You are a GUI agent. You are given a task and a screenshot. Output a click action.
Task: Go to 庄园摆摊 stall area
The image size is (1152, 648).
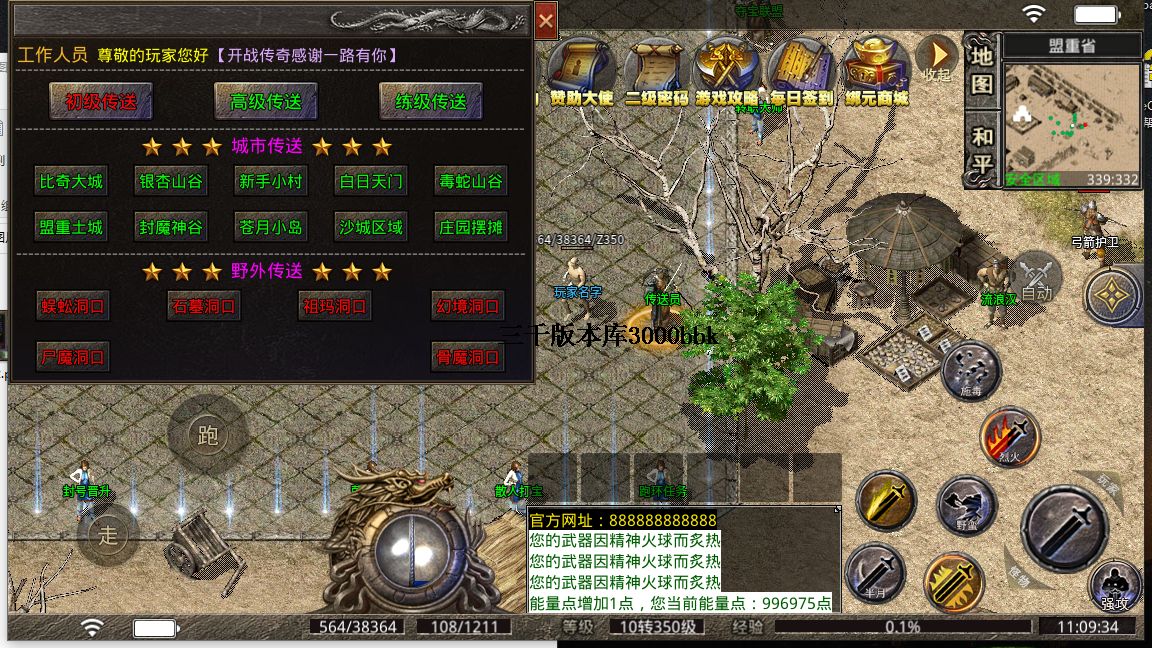471,227
